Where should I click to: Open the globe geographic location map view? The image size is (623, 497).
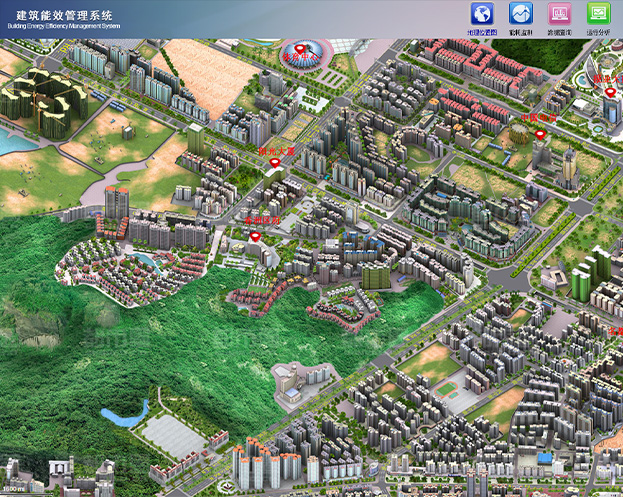(x=482, y=14)
